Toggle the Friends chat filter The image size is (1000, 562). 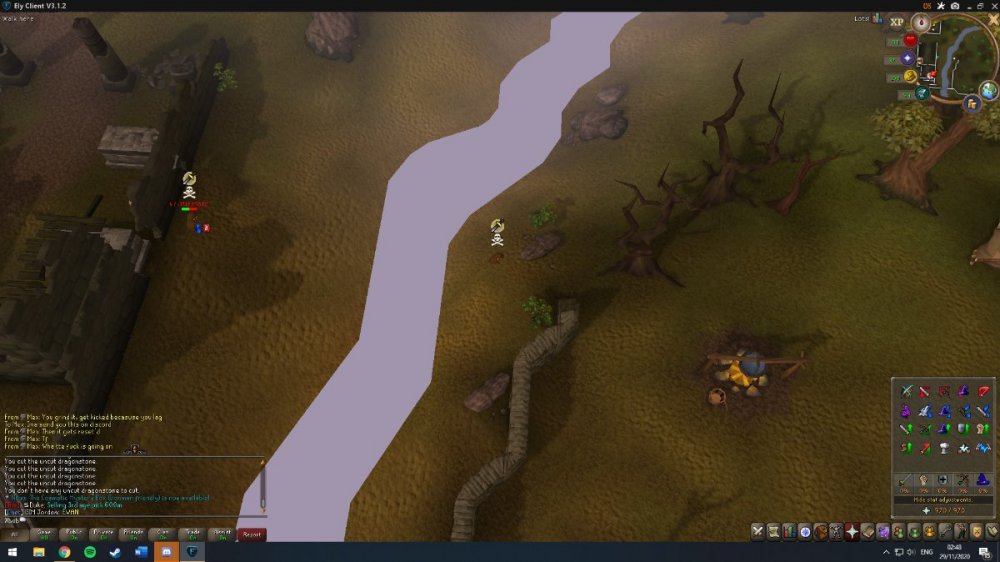point(133,534)
